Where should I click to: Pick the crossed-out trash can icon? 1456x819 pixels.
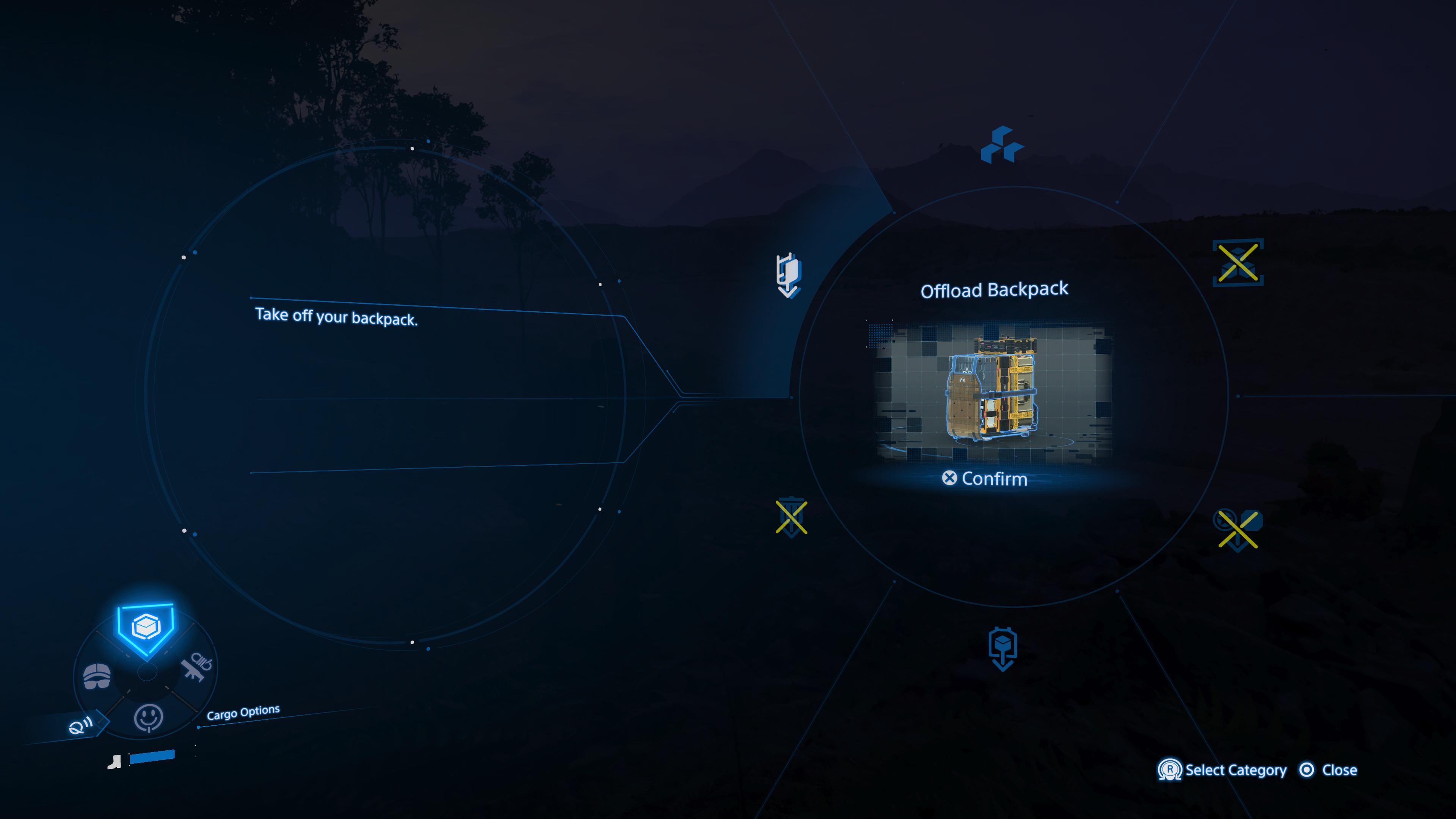[791, 517]
